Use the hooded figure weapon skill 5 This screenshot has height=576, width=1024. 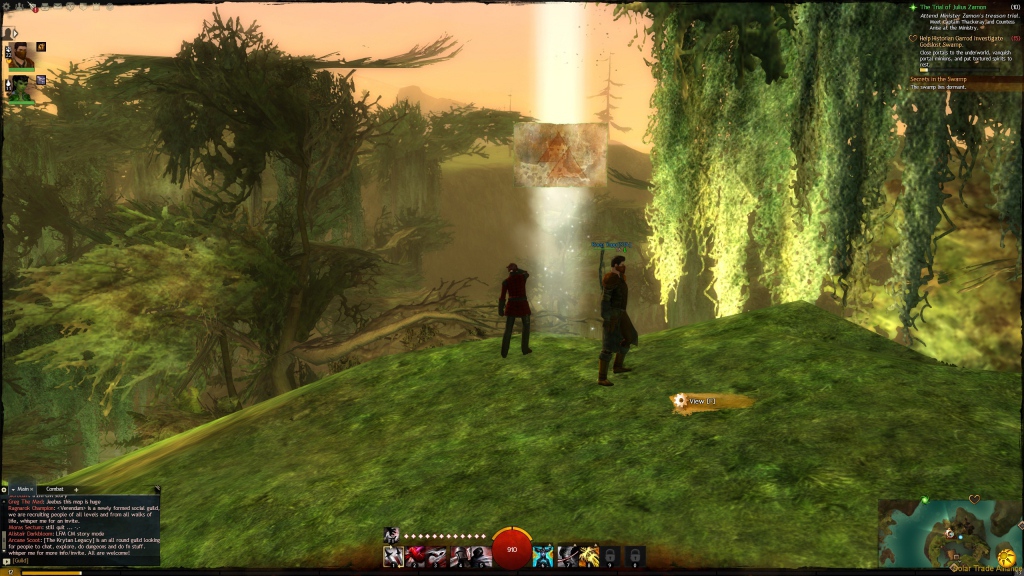tap(481, 556)
